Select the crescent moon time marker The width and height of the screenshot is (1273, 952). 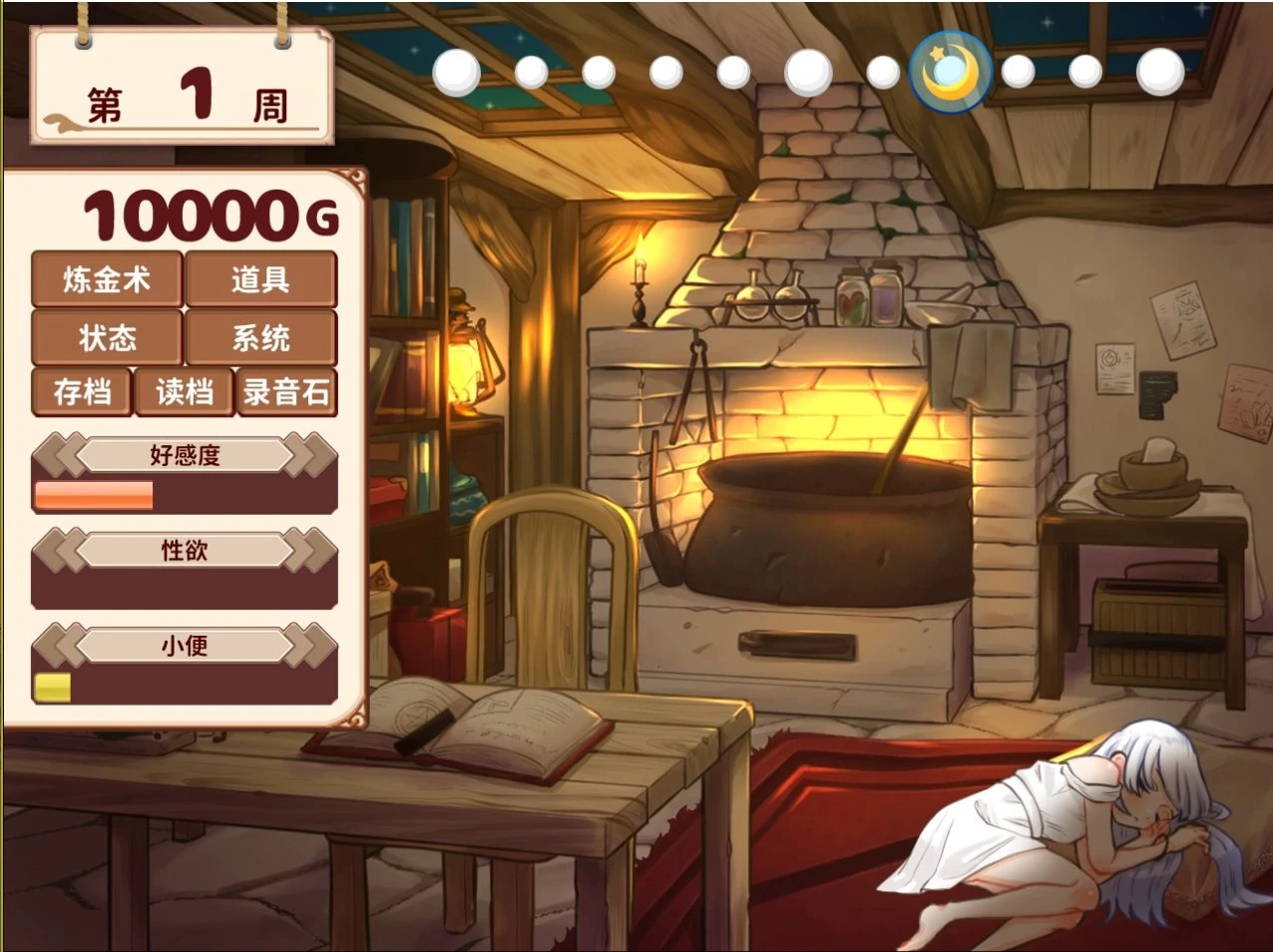coord(950,72)
